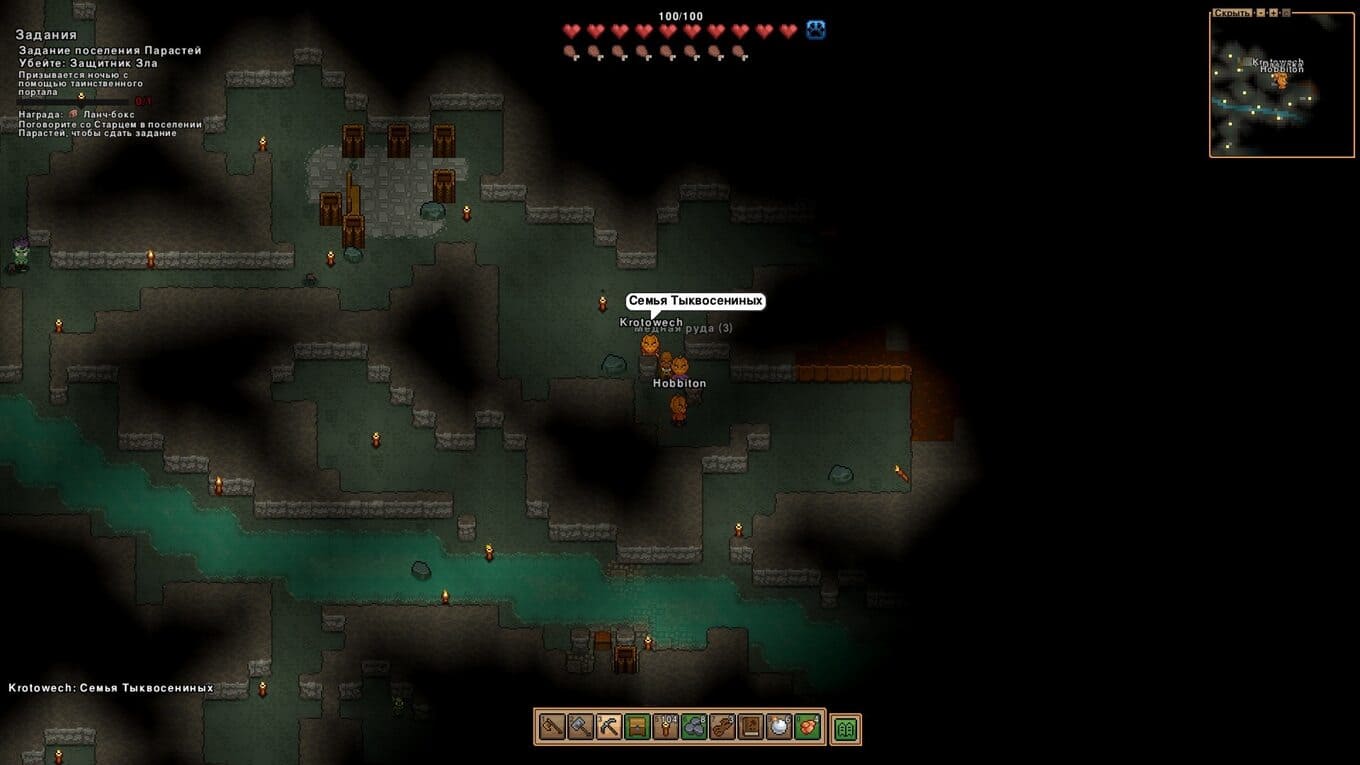Open the 'Задания' quest tracker header
The height and width of the screenshot is (765, 1360).
click(x=46, y=35)
